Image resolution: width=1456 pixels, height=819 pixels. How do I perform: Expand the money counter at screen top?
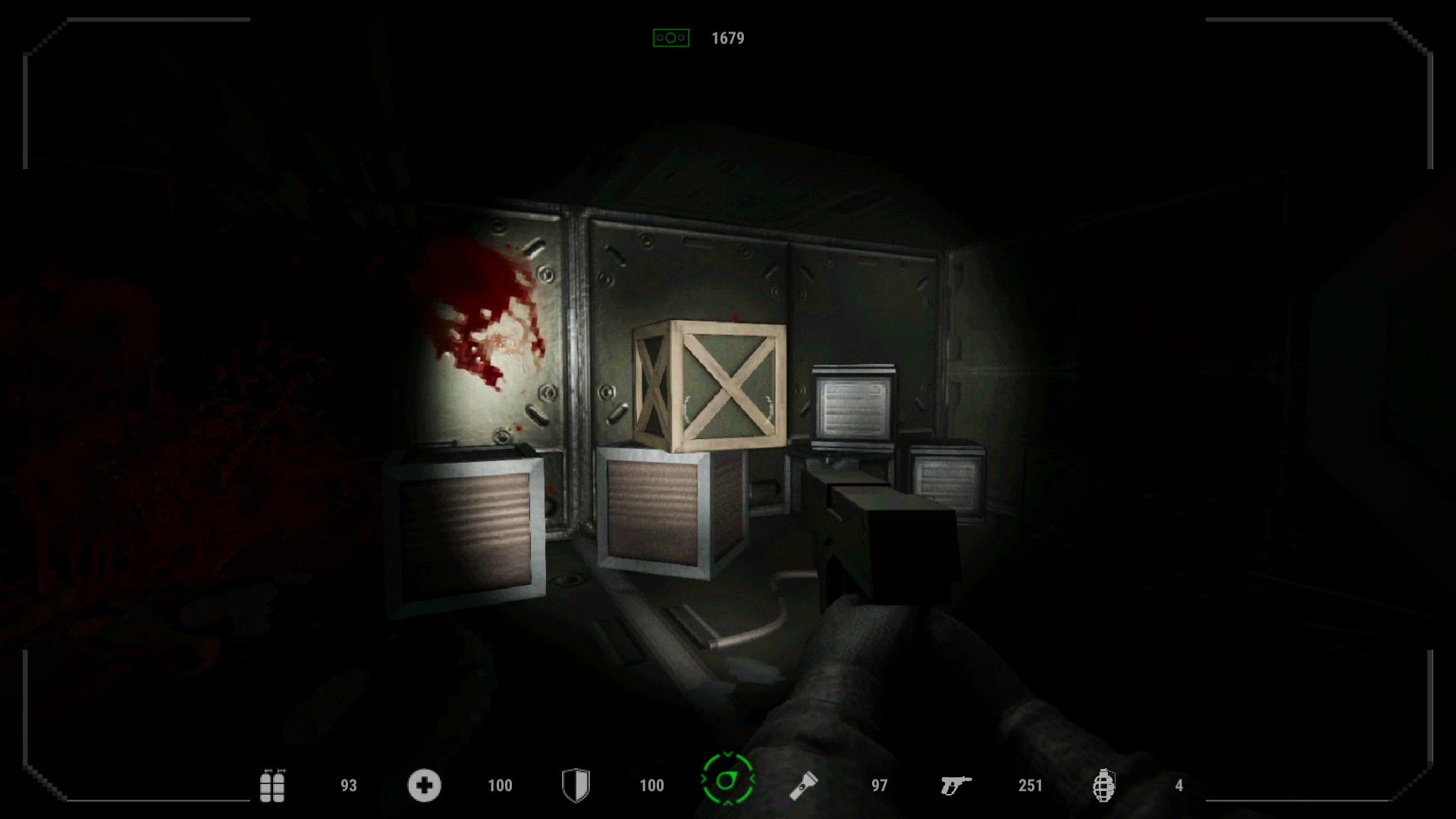tap(727, 36)
